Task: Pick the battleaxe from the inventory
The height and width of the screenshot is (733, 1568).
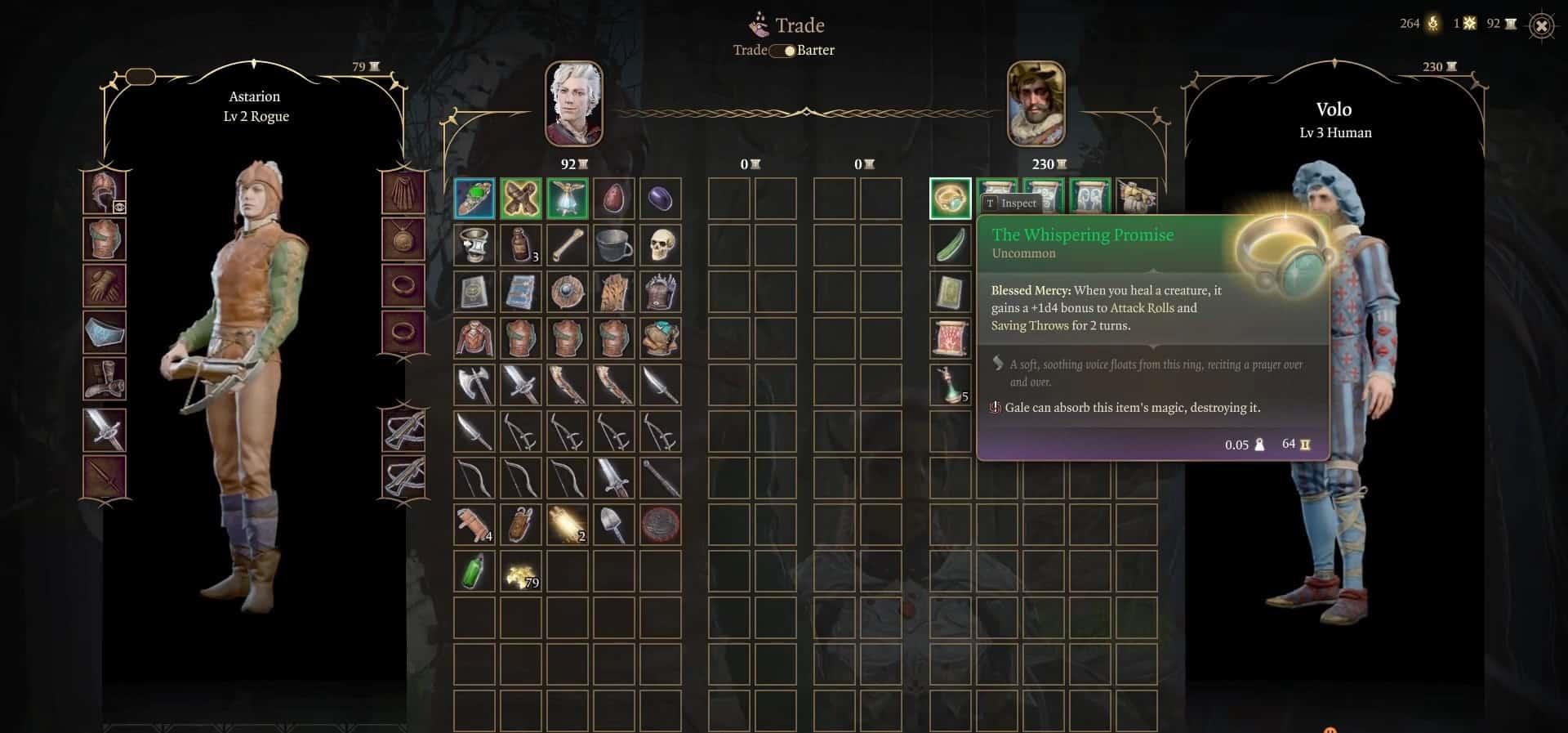Action: point(474,385)
